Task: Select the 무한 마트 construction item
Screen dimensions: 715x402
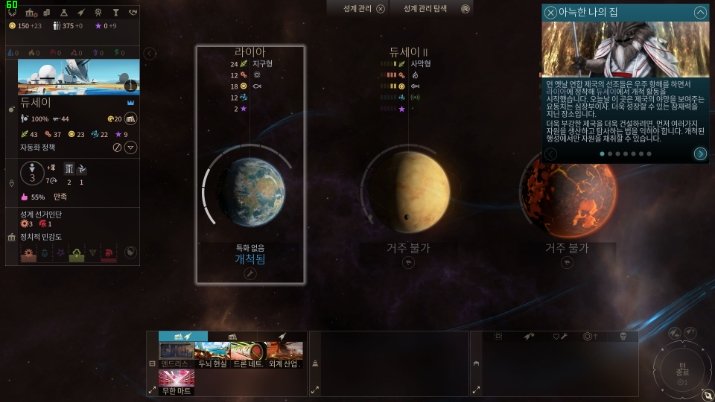Action: pyautogui.click(x=176, y=381)
